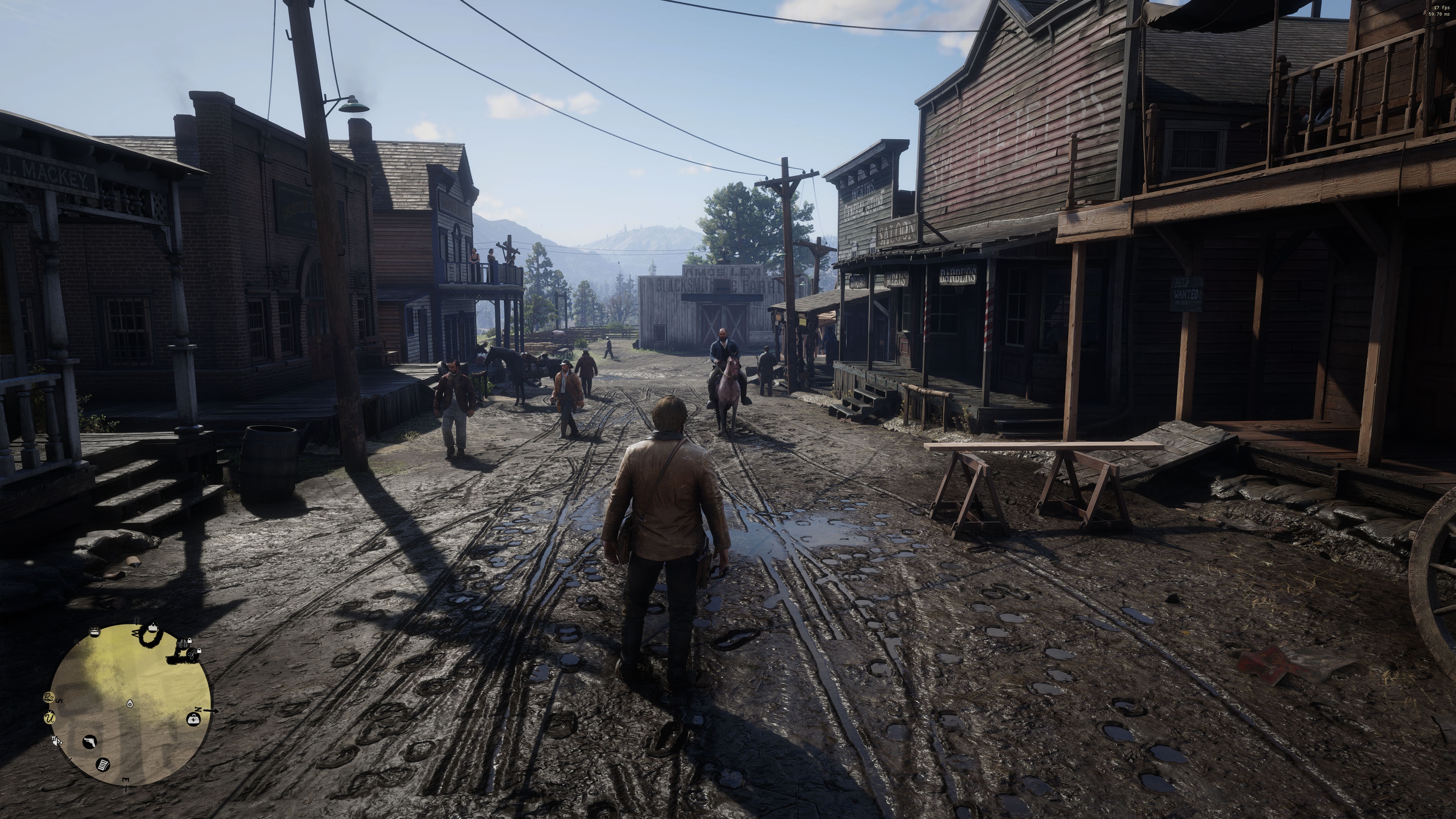Click the player position marker on minimap
The width and height of the screenshot is (1456, 819).
click(130, 704)
